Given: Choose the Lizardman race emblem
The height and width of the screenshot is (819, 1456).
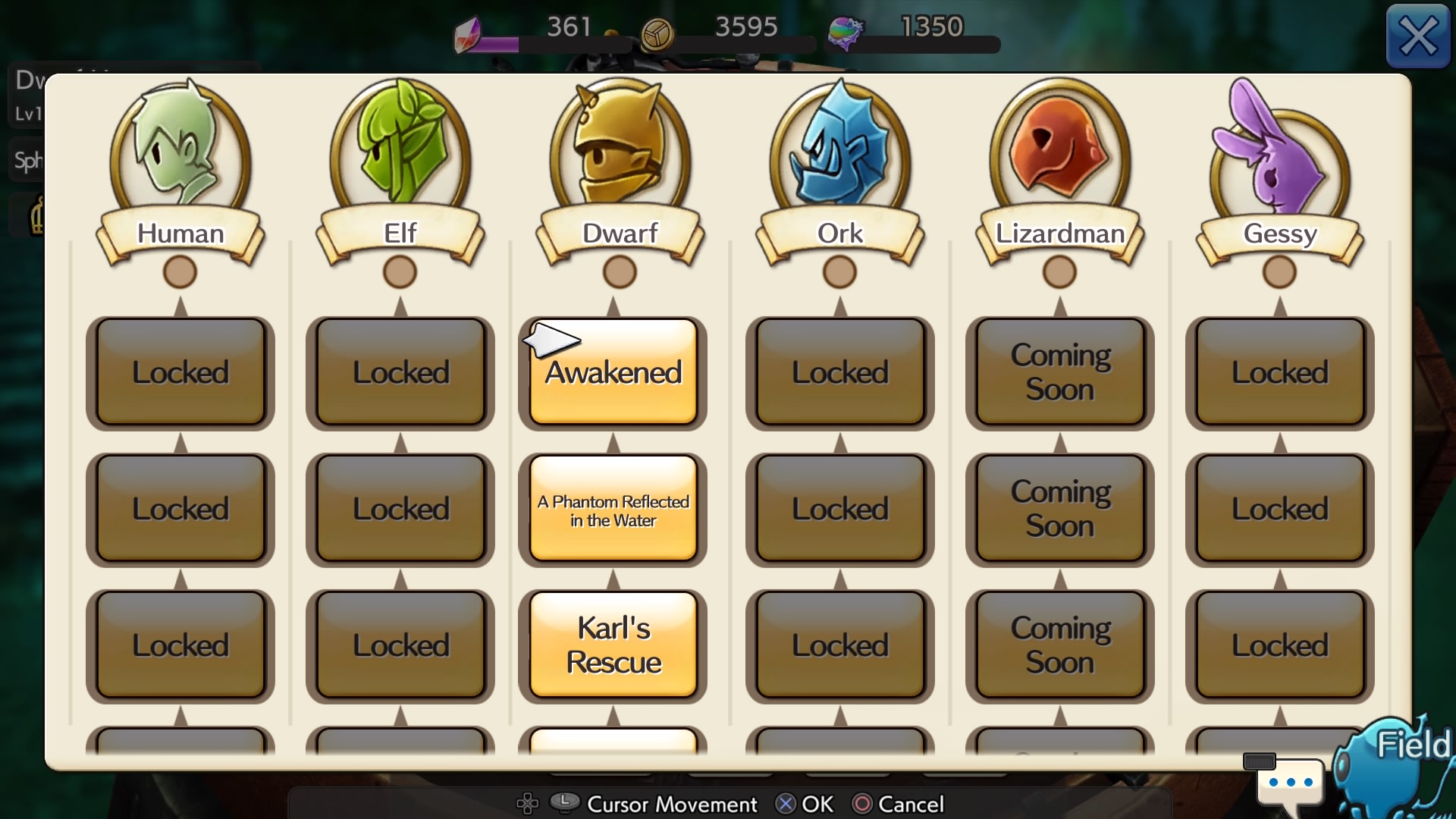Looking at the screenshot, I should point(1059,152).
